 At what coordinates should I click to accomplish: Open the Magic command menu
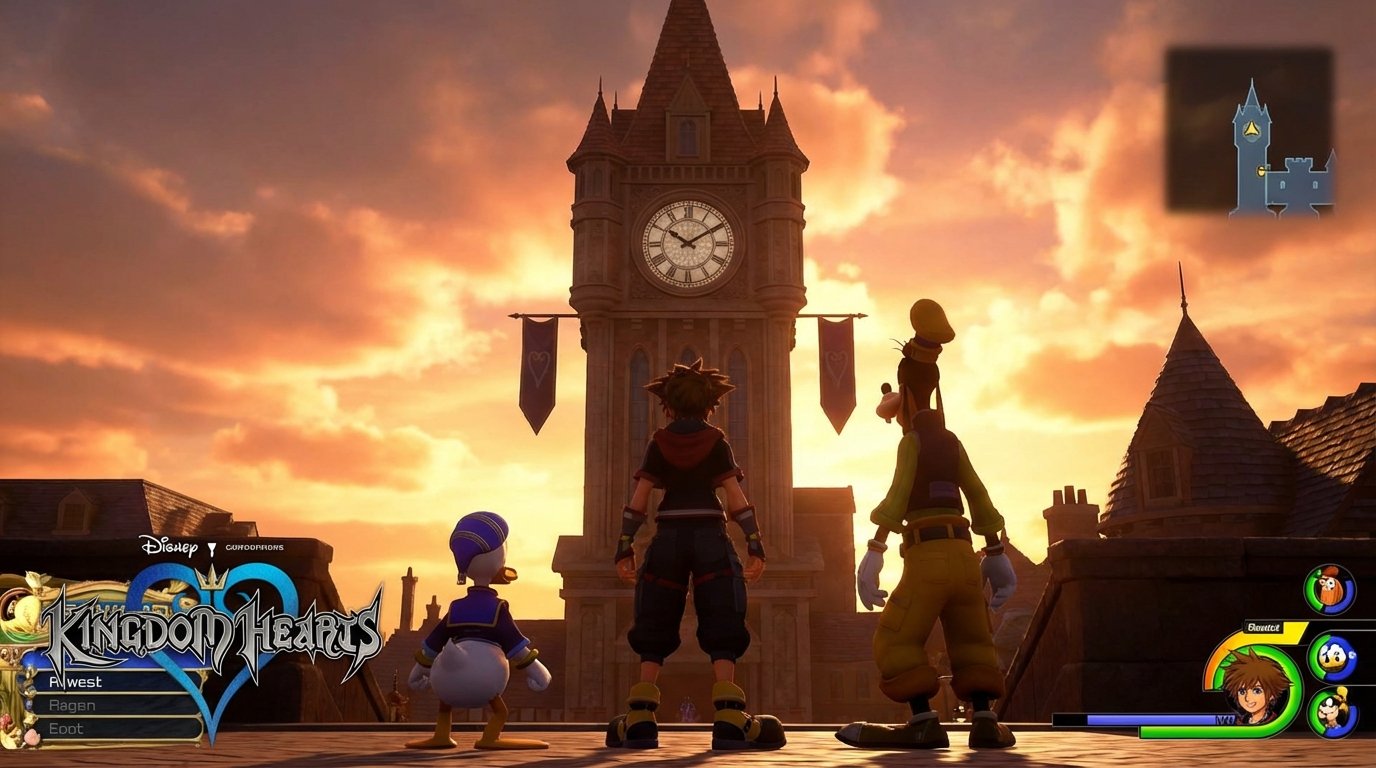pos(73,704)
